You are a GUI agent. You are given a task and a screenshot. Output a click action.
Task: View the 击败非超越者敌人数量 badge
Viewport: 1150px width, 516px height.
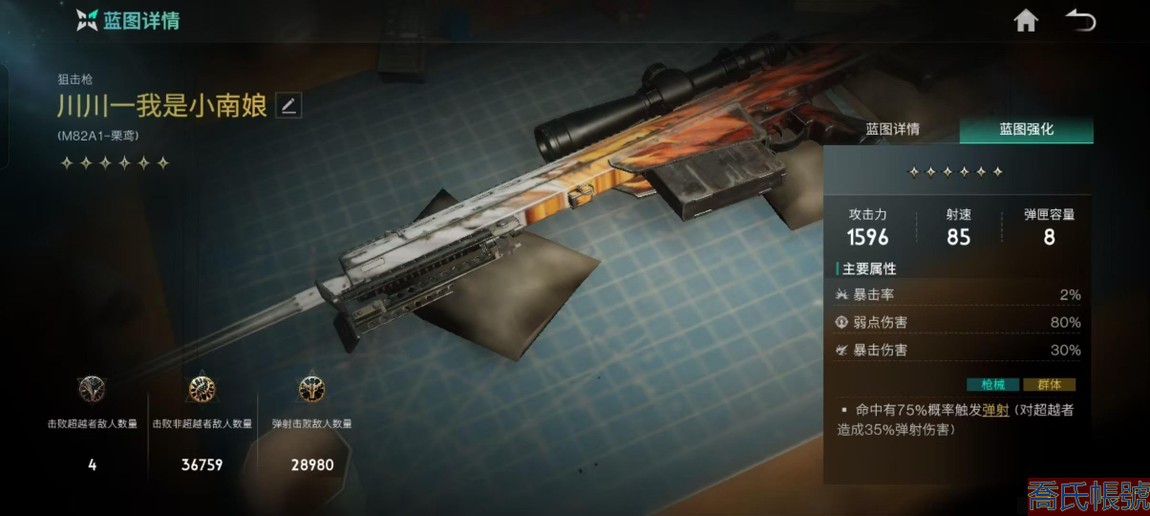[202, 390]
